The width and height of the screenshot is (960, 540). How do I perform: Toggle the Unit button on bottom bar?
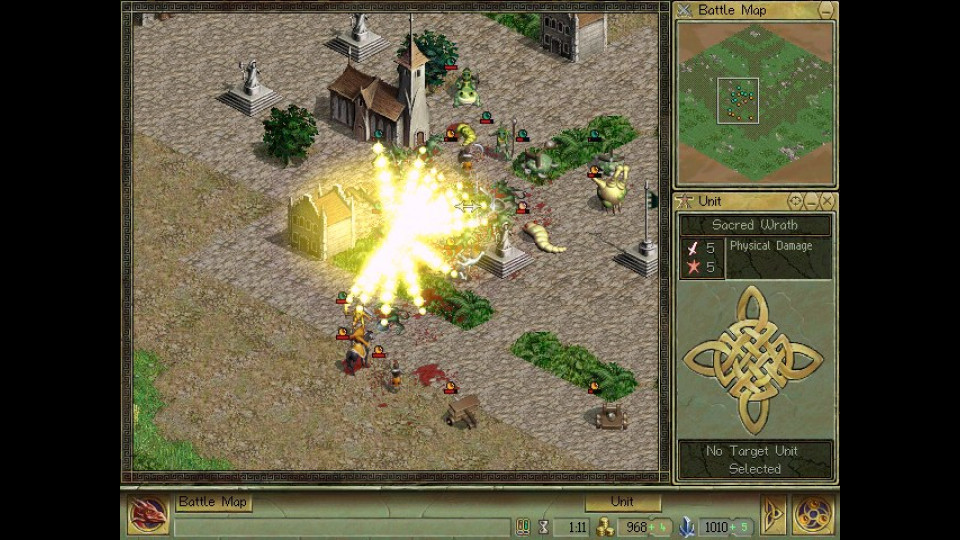click(x=622, y=502)
